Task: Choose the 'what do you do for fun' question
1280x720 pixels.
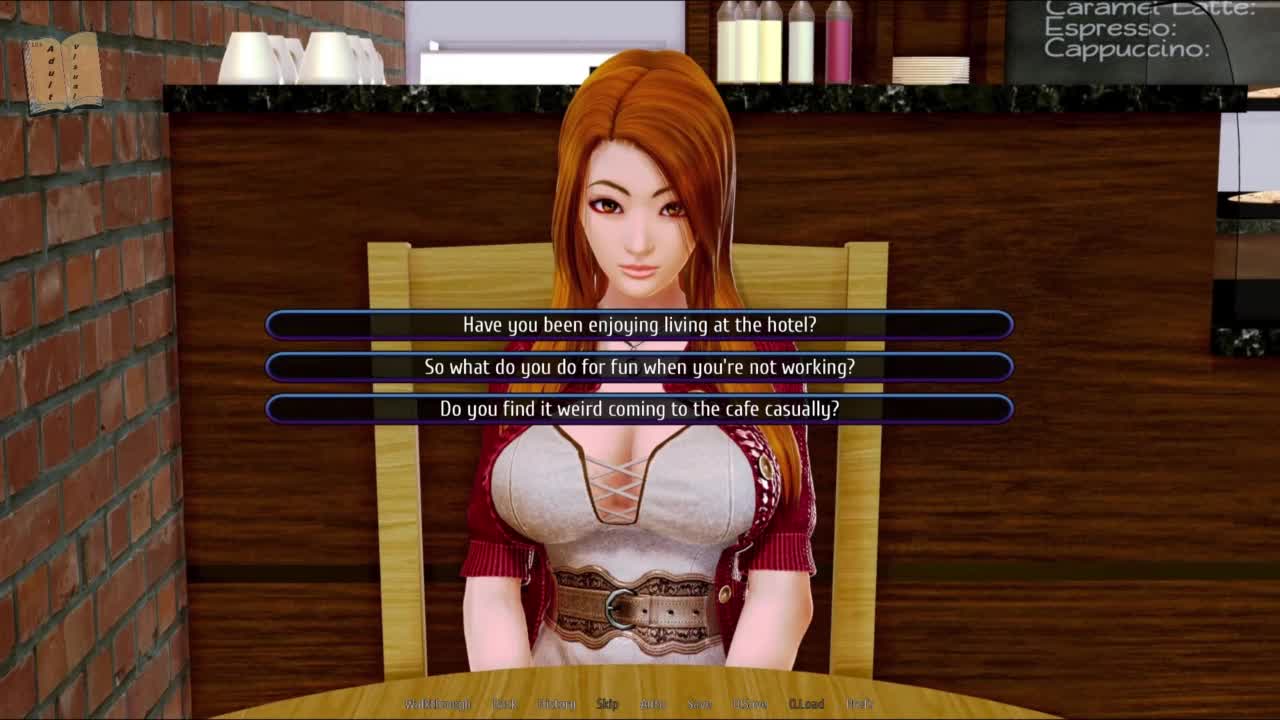Action: click(x=639, y=367)
